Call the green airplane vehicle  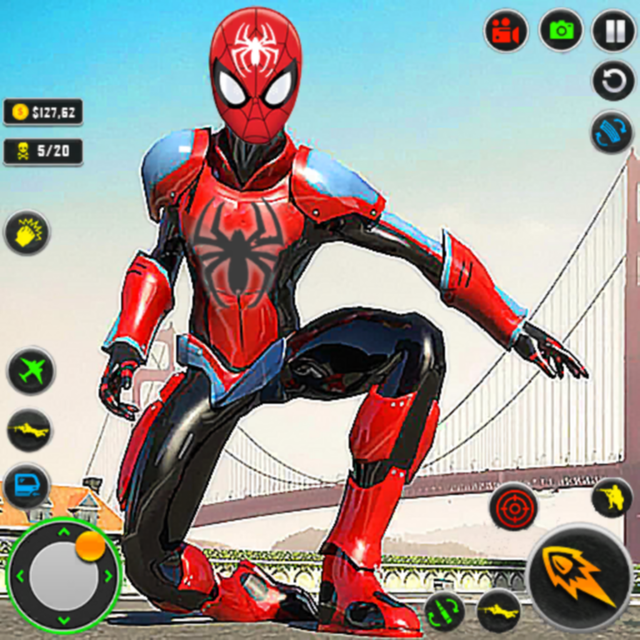31,371
